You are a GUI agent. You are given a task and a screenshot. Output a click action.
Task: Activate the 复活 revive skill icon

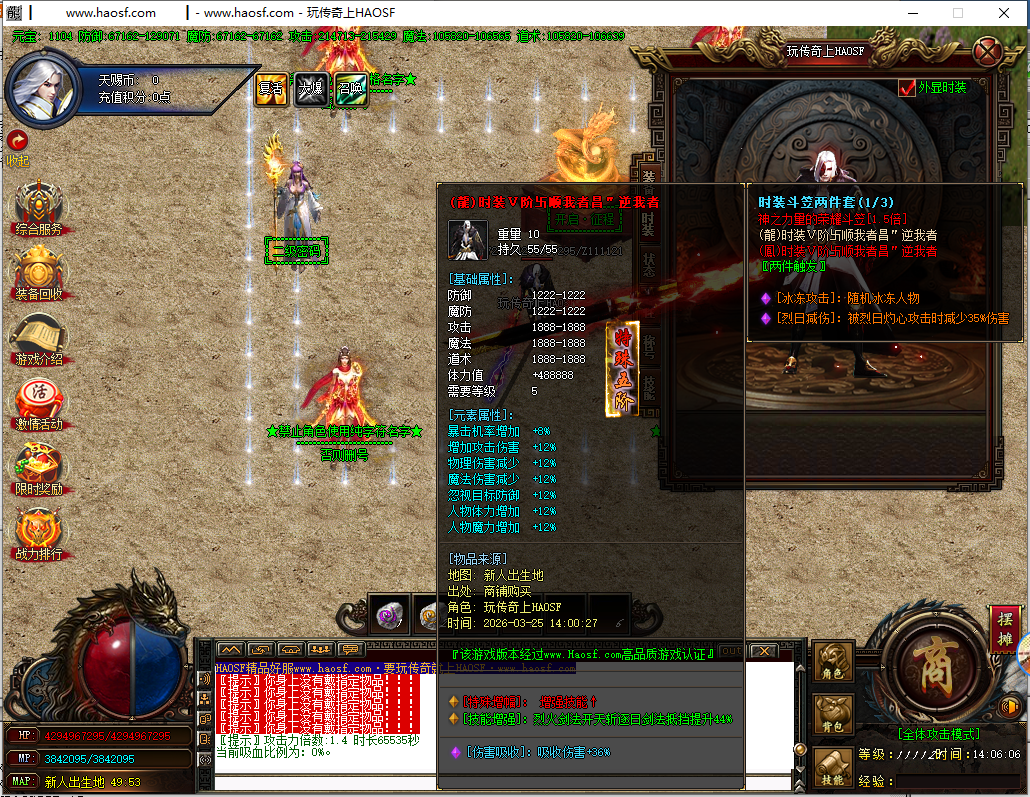pyautogui.click(x=272, y=89)
